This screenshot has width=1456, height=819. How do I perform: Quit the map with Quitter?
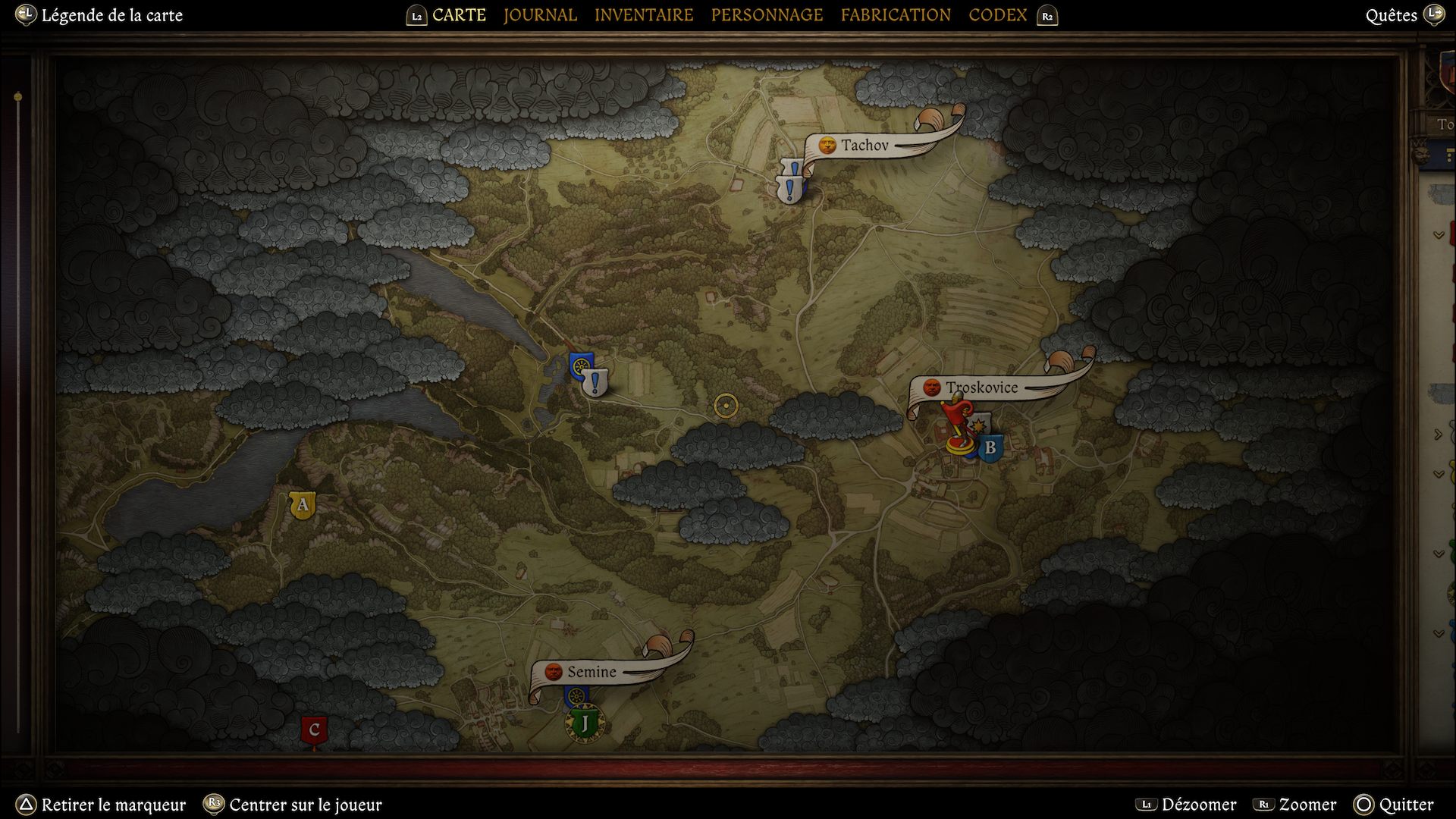1406,805
